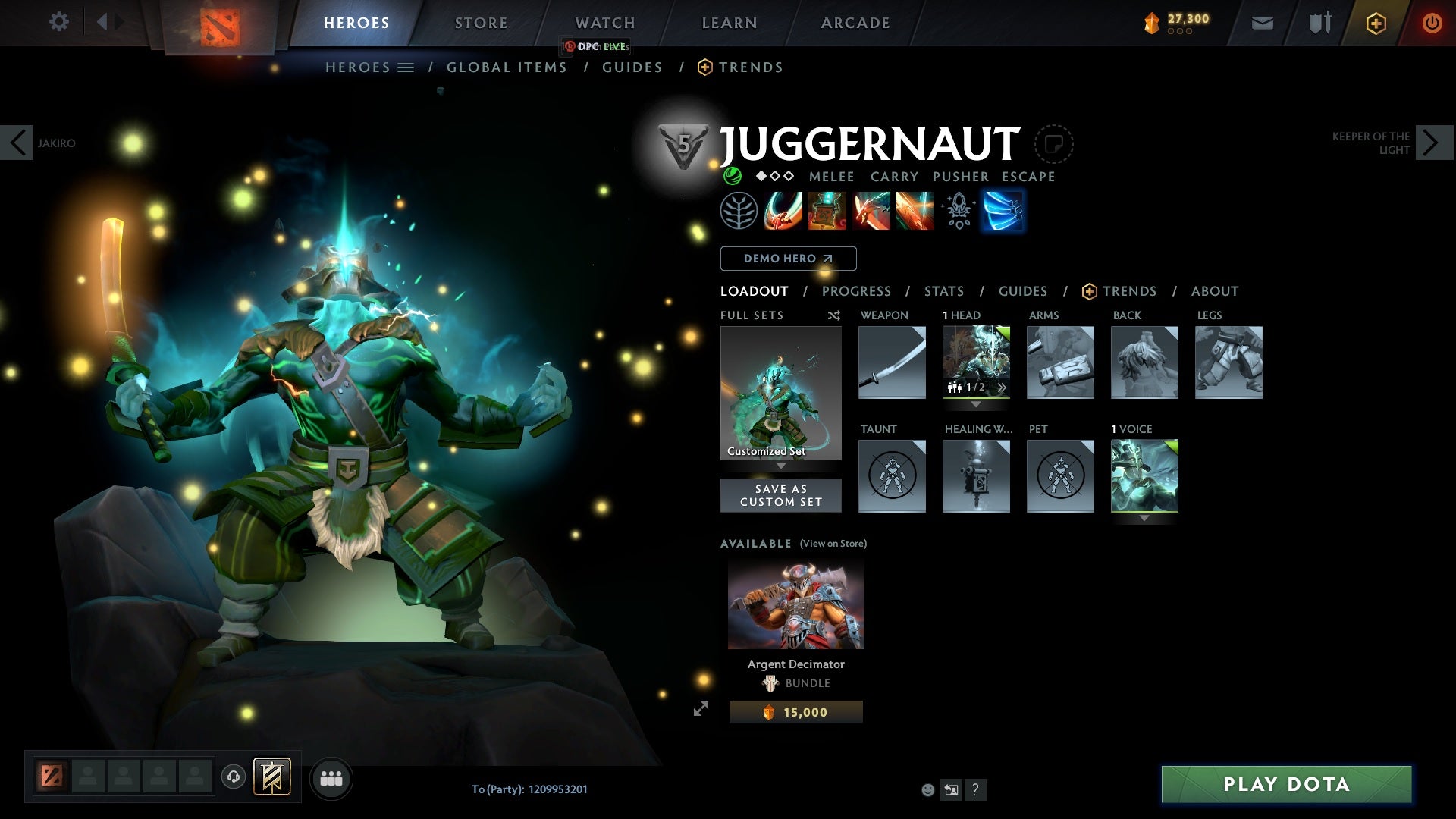Click the DEMO HERO button
1456x819 pixels.
pos(787,258)
